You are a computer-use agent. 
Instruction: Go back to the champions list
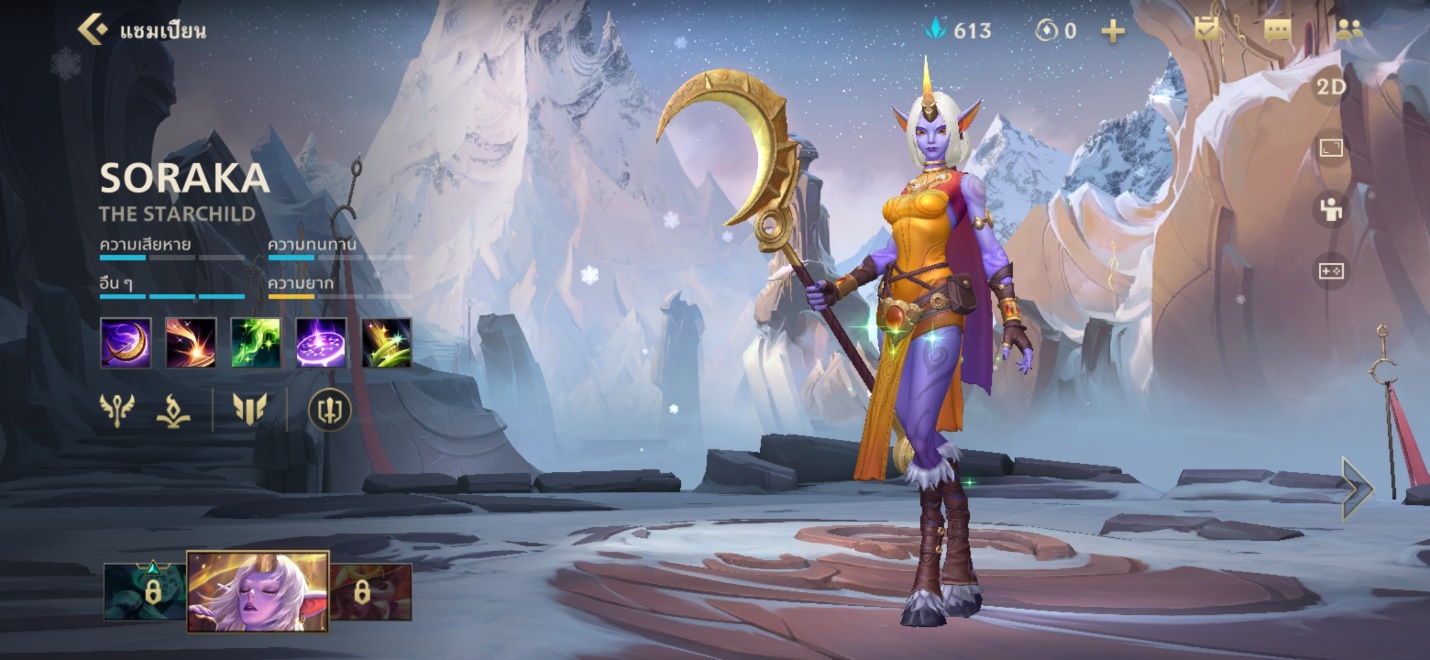93,29
